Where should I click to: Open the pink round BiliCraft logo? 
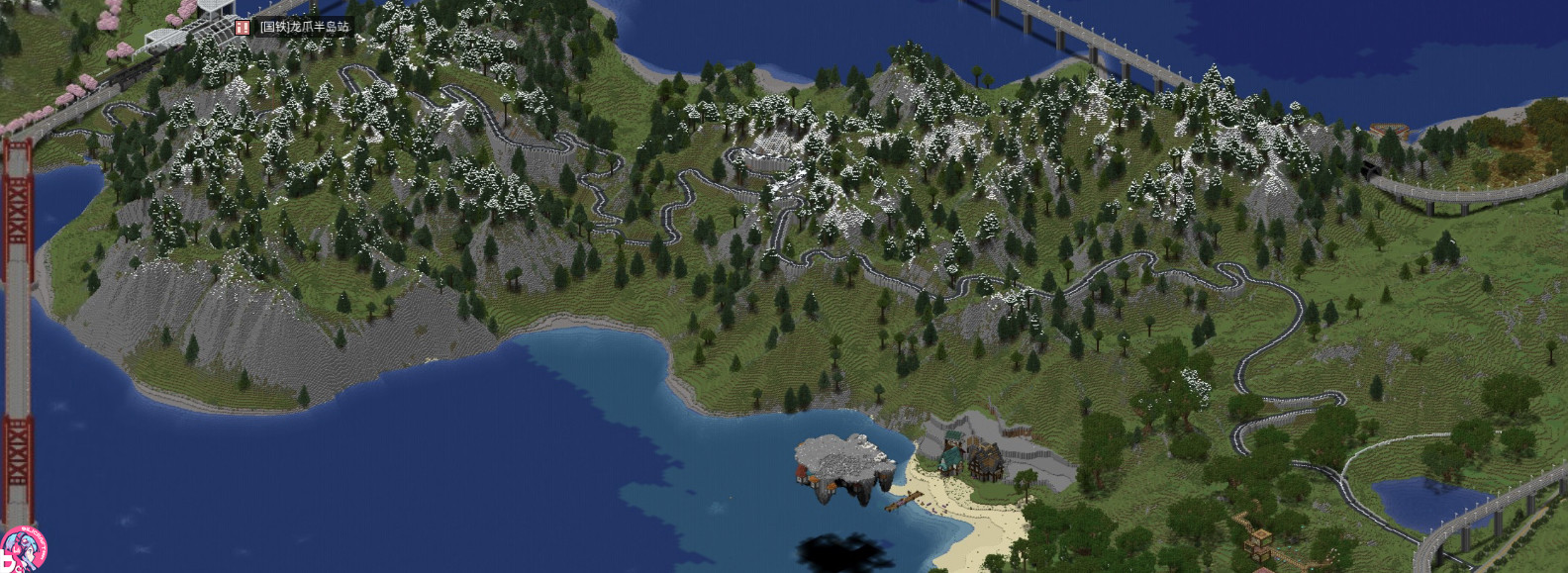(x=21, y=550)
